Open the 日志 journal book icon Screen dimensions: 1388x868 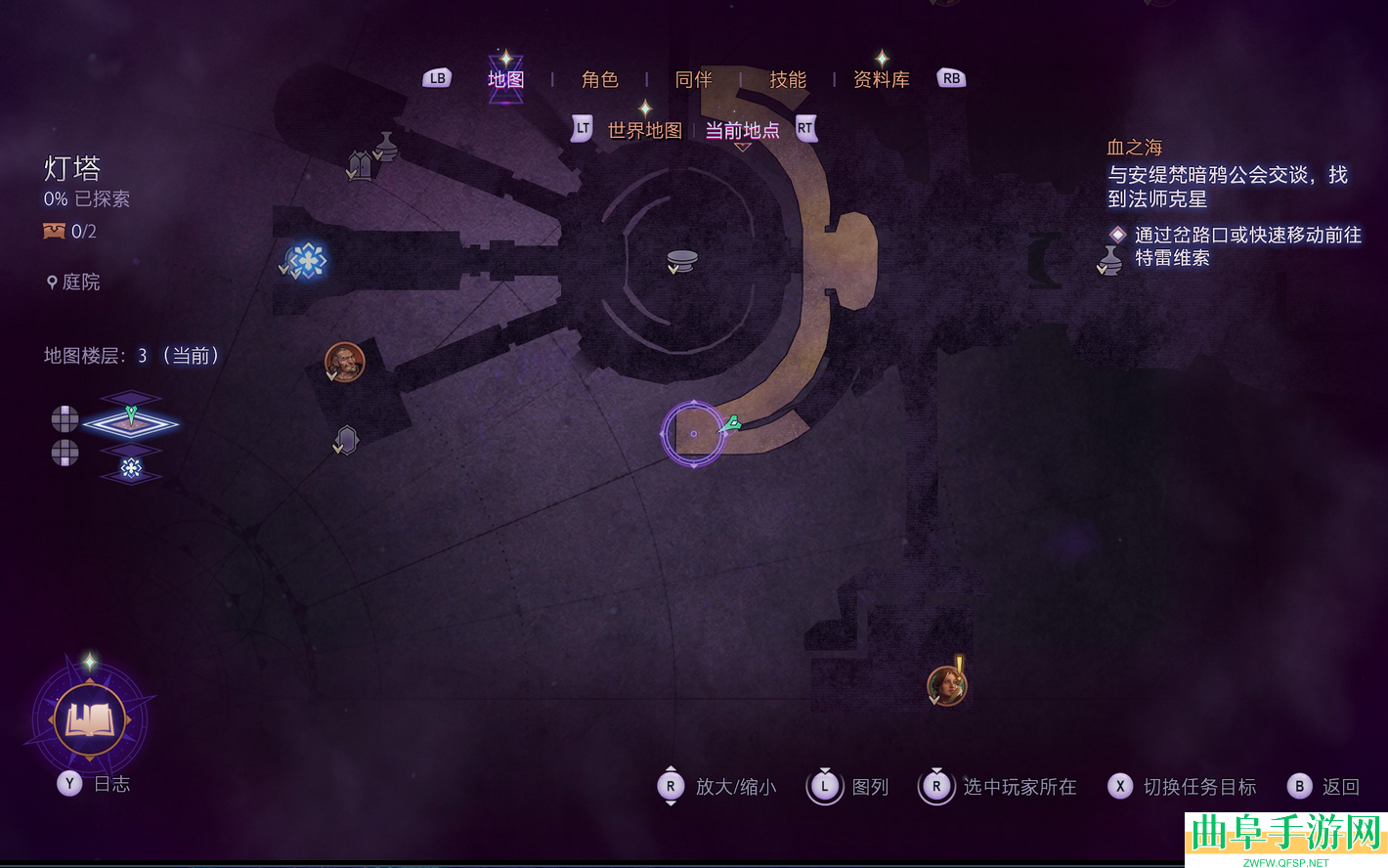(90, 721)
